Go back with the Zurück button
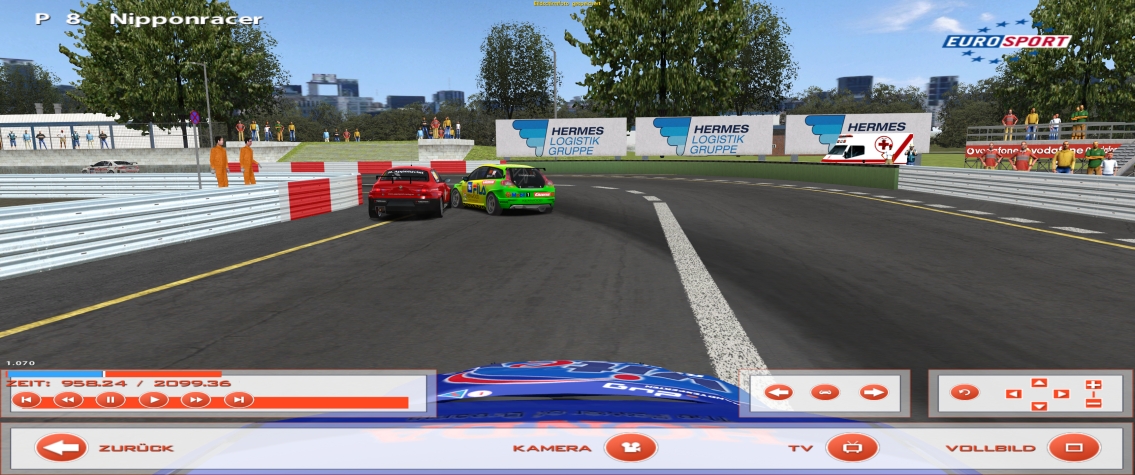This screenshot has height=475, width=1135. [61, 447]
